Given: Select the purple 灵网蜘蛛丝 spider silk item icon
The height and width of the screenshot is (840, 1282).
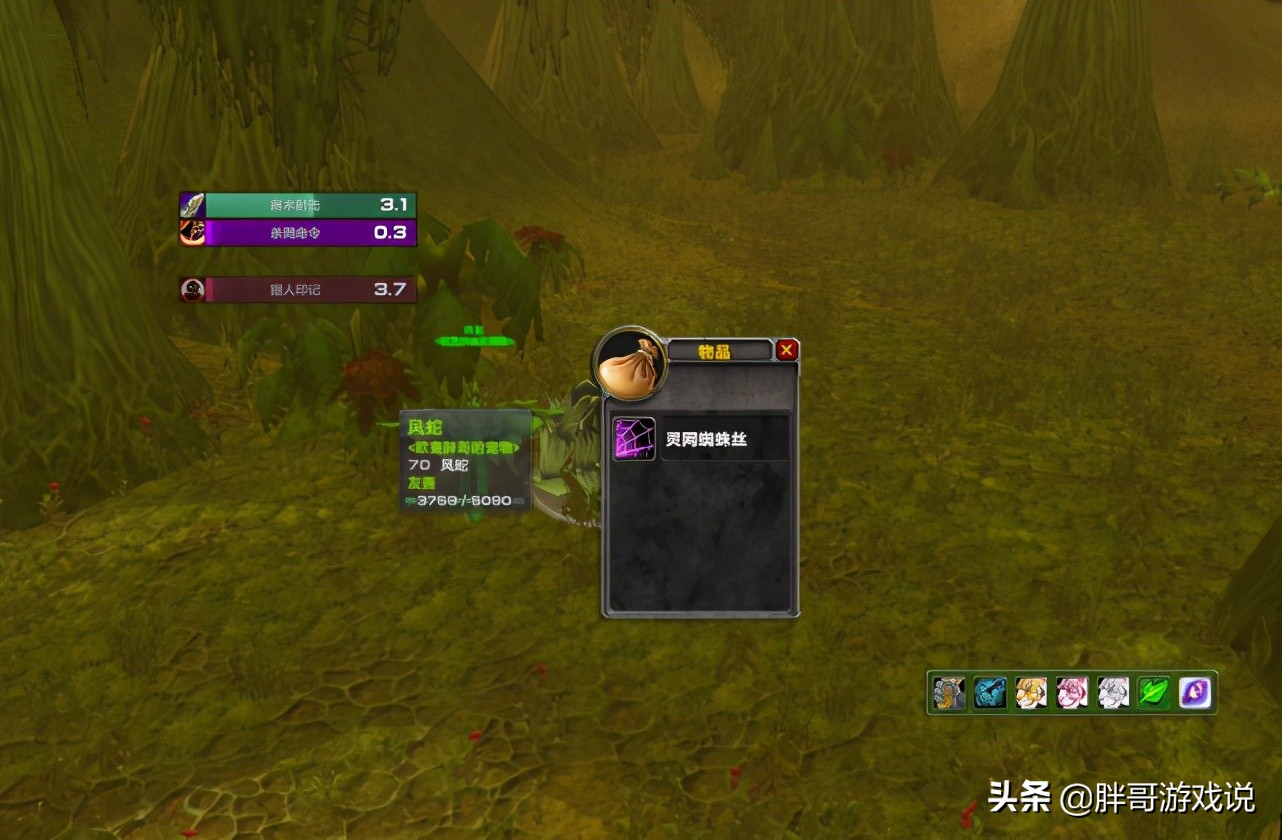Looking at the screenshot, I should tap(636, 436).
